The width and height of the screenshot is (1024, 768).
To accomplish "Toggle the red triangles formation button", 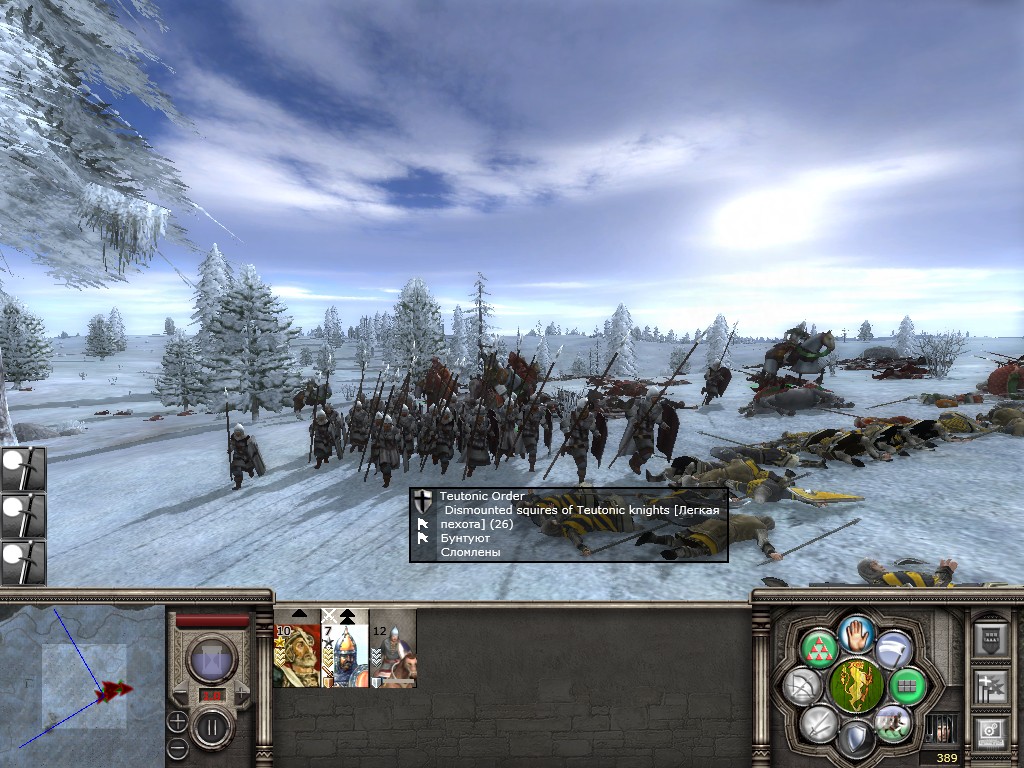I will coord(819,649).
